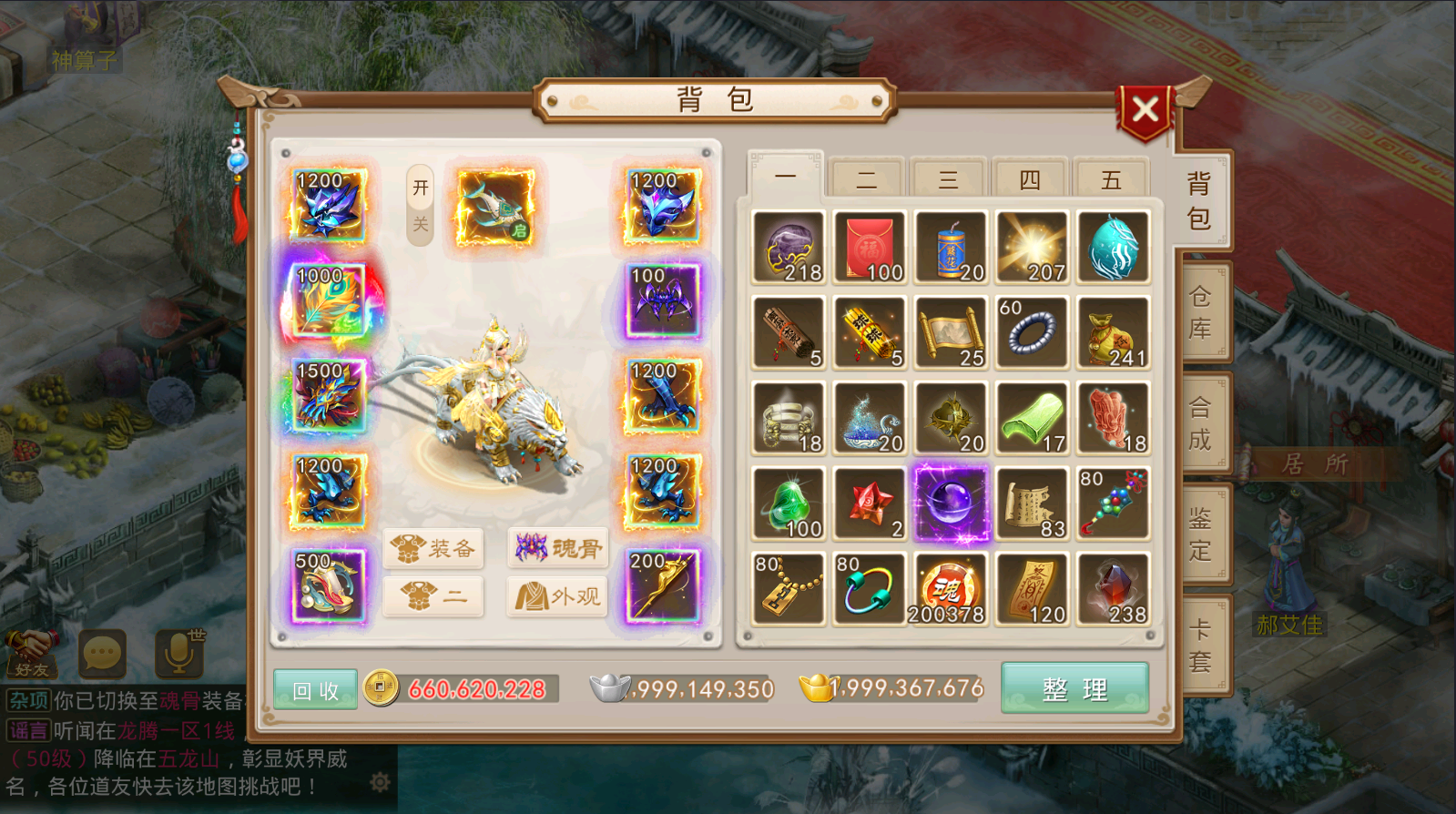Open the 外观 appearance view

[558, 596]
